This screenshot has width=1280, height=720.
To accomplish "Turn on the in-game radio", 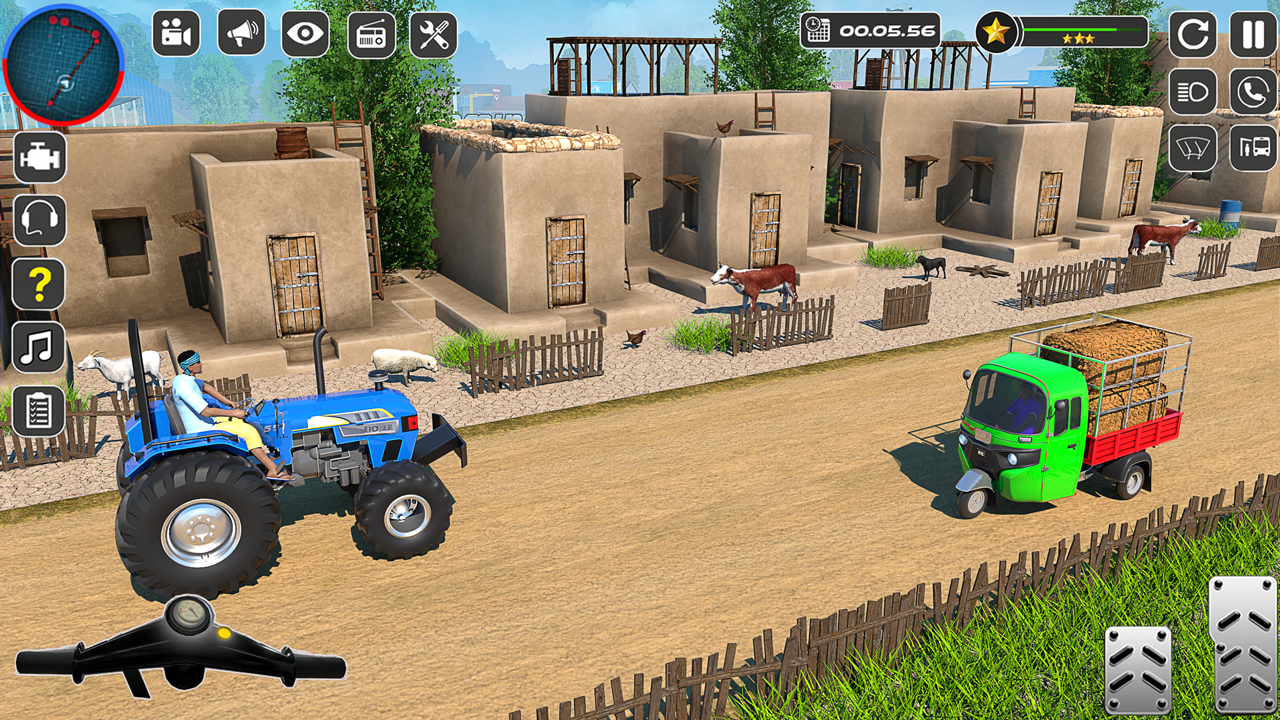I will point(369,32).
